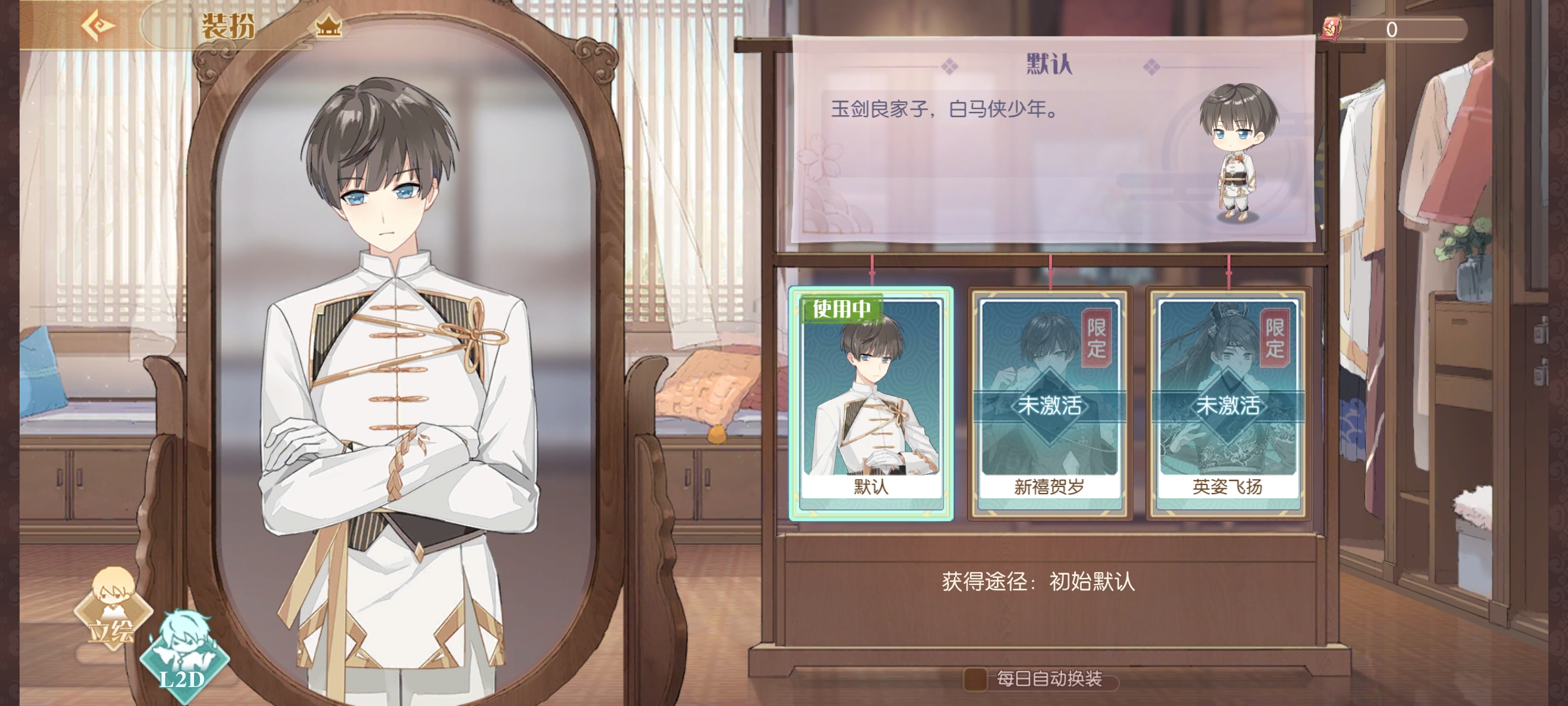Select the 默认 default outfit card

pyautogui.click(x=871, y=403)
